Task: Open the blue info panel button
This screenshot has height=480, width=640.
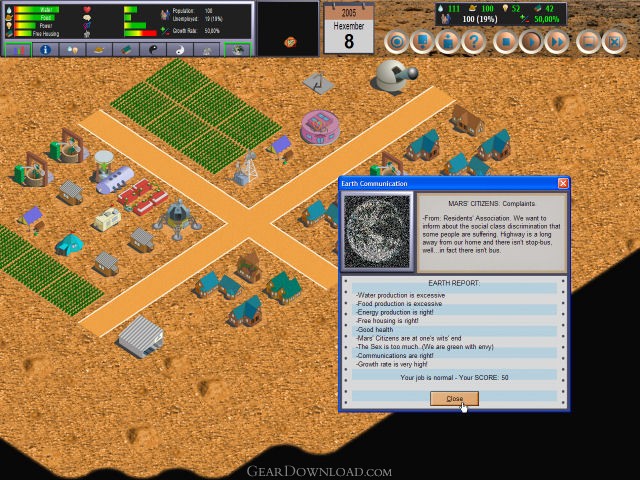Action: pos(45,49)
